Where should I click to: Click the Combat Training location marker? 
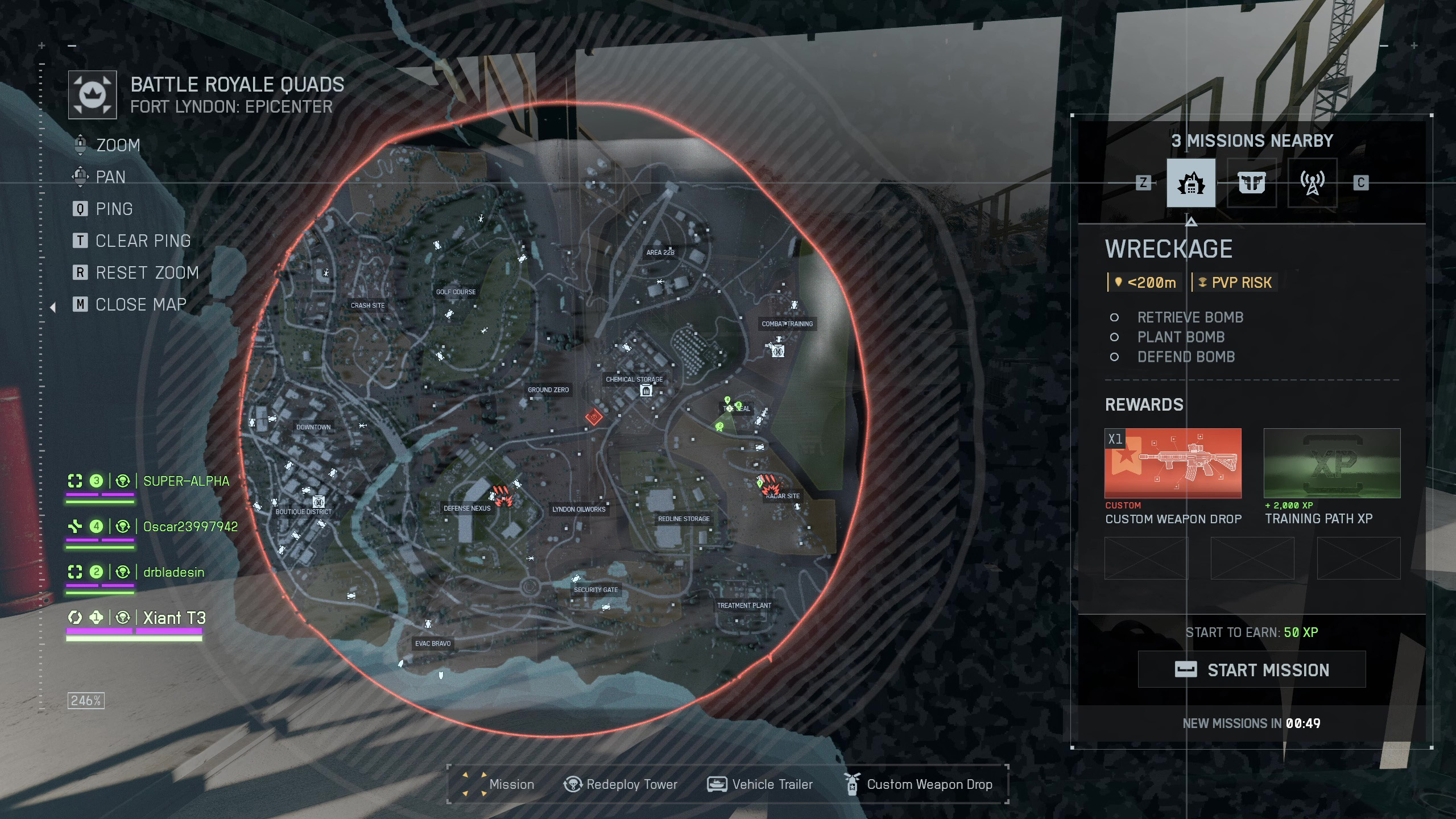778,351
